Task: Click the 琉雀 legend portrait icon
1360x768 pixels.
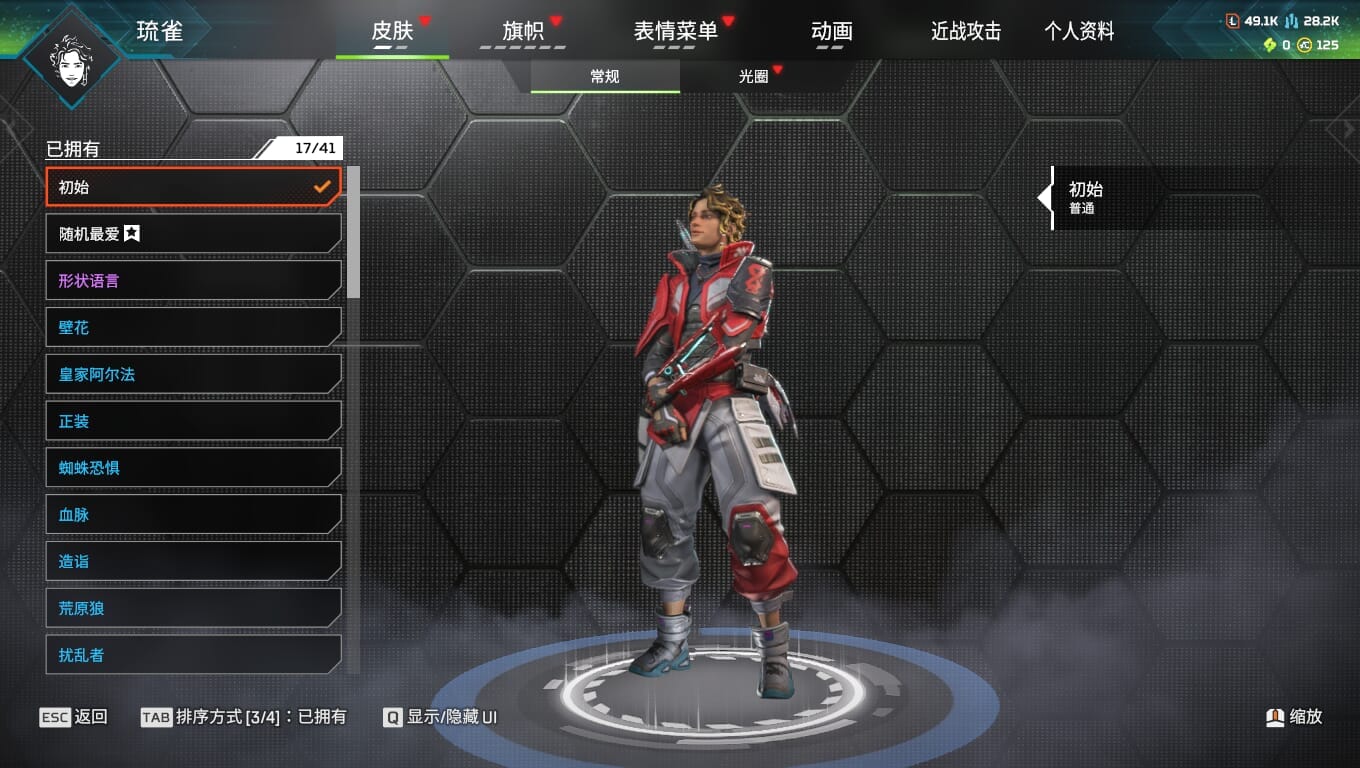Action: coord(71,56)
